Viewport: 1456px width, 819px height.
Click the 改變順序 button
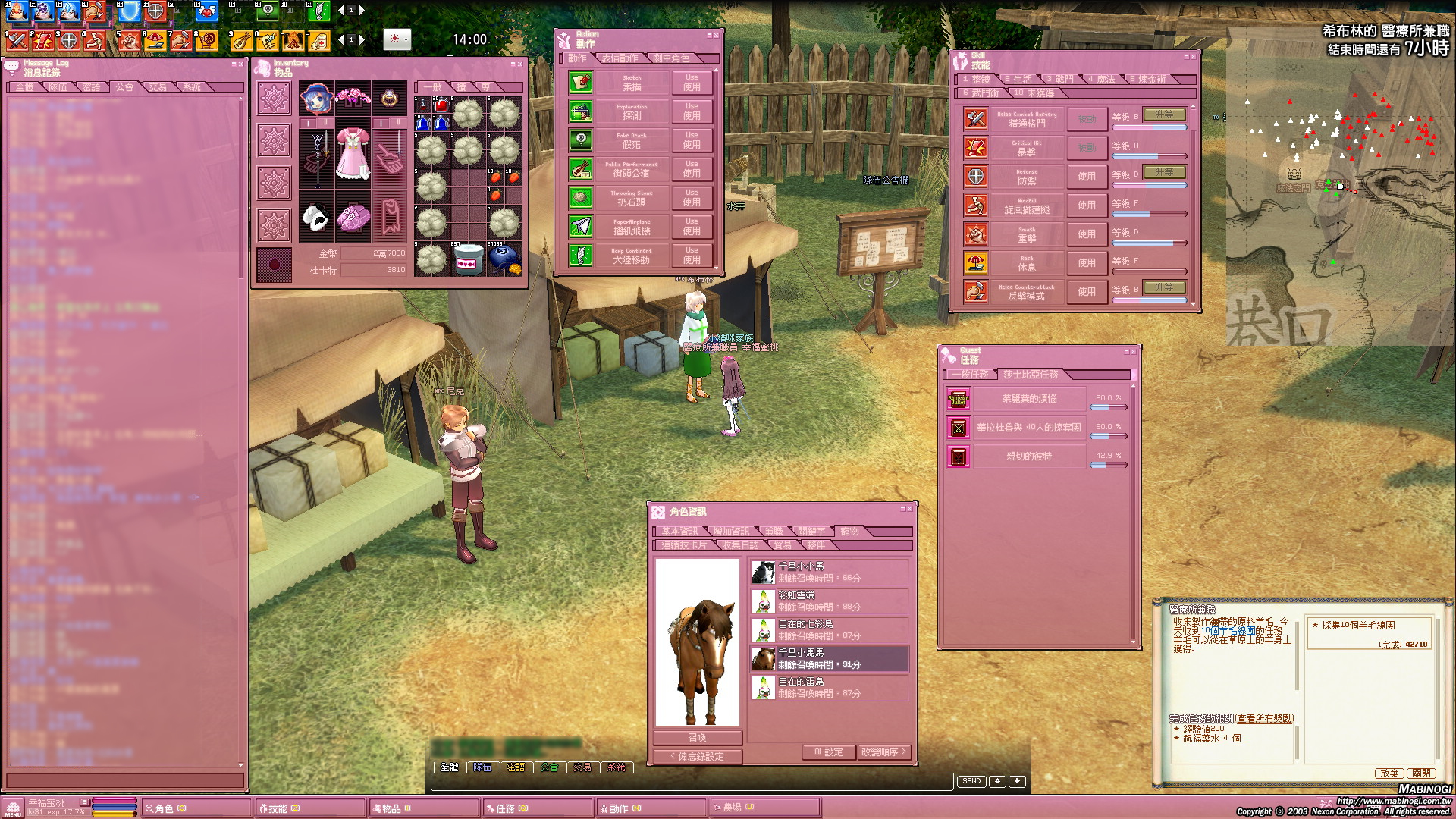point(882,752)
